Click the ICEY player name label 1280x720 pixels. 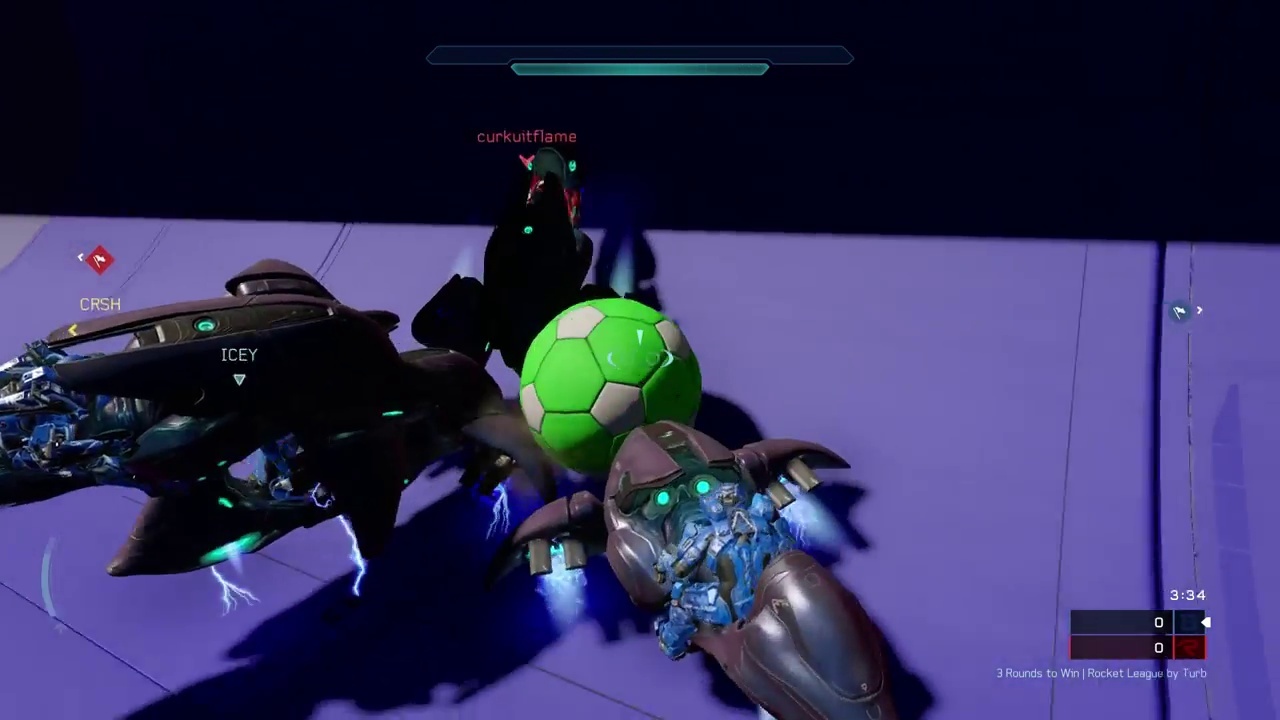click(239, 355)
